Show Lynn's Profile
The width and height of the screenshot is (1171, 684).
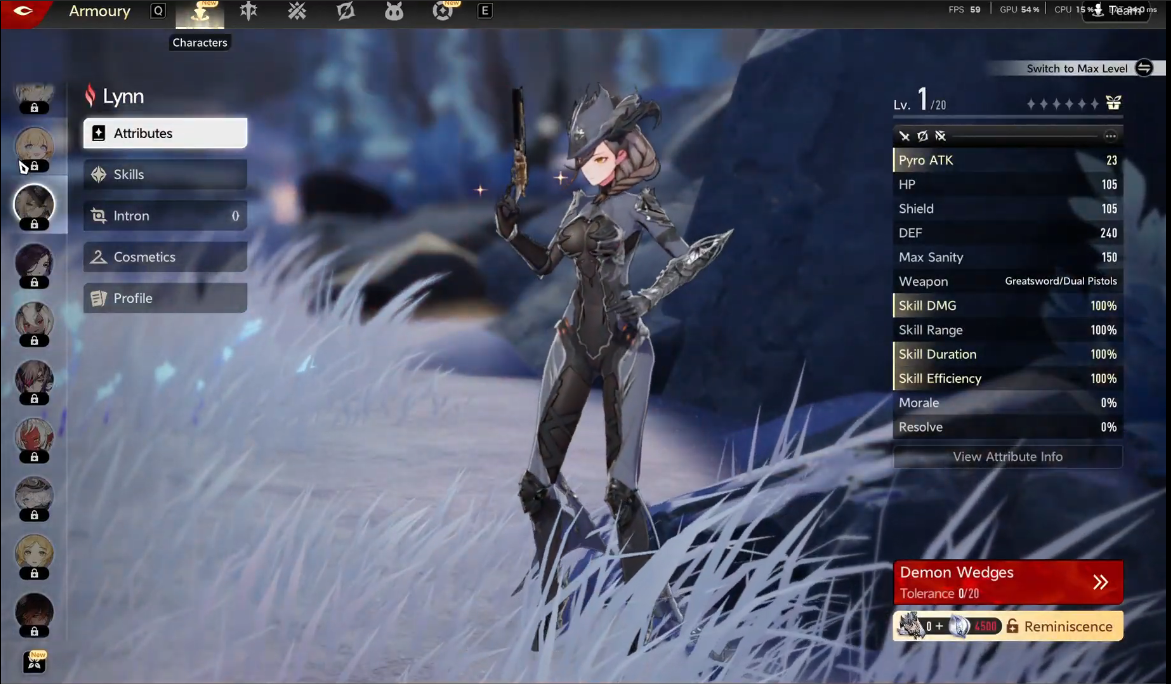(x=165, y=298)
